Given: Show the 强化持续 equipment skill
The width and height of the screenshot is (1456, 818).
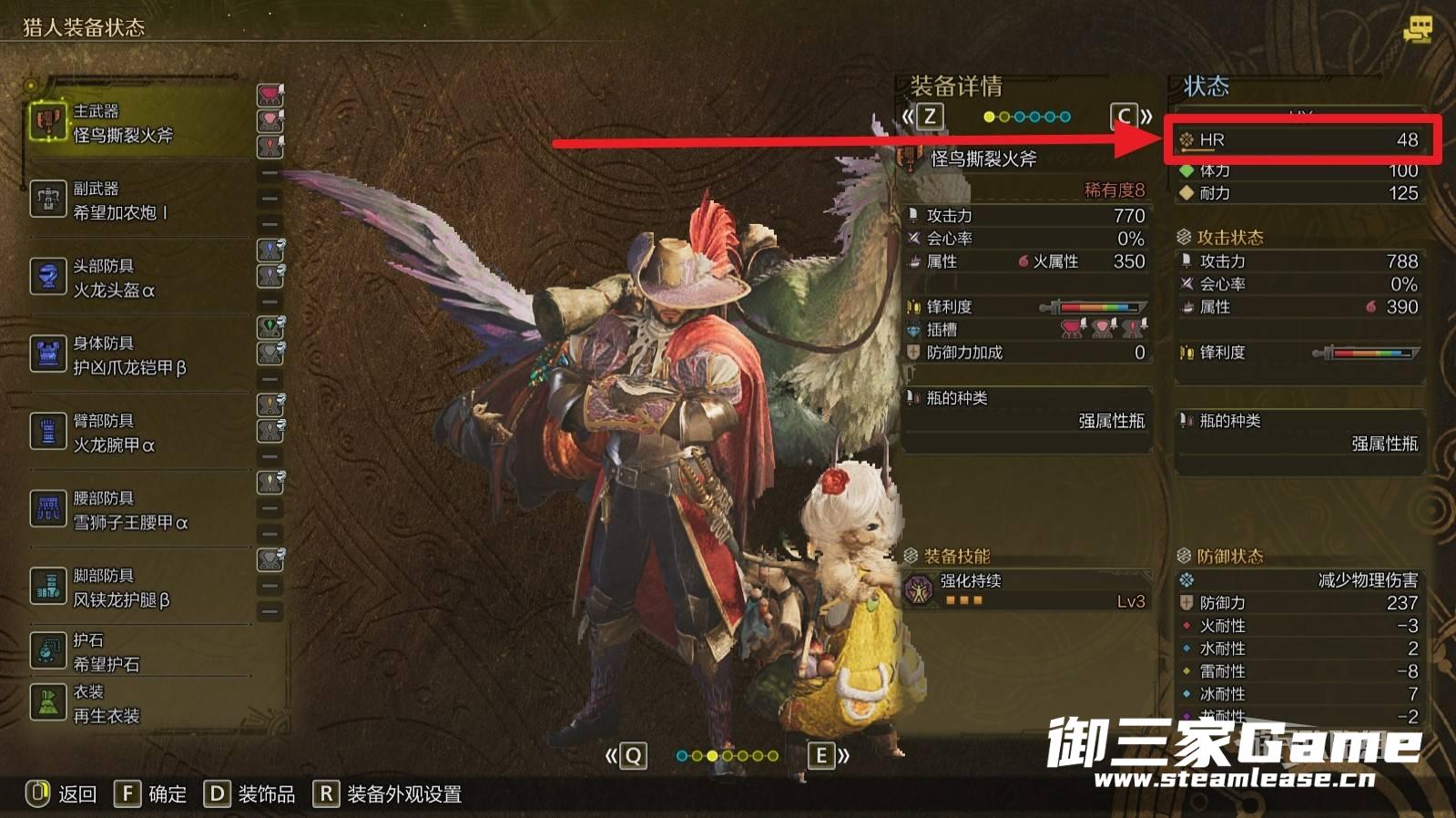Looking at the screenshot, I should pos(1026,590).
